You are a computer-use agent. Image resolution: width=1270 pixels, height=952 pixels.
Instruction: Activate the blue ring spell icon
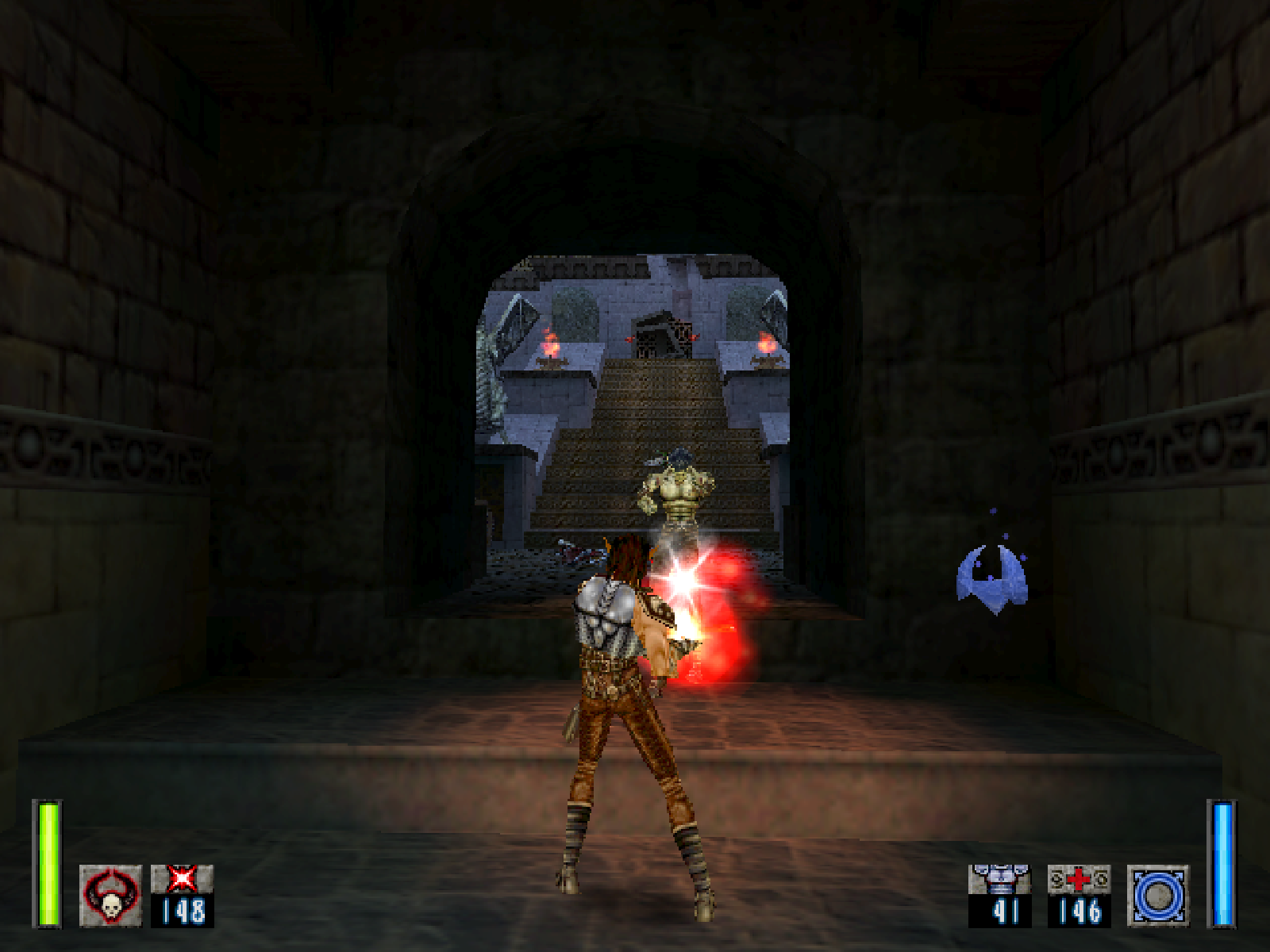point(1158,895)
